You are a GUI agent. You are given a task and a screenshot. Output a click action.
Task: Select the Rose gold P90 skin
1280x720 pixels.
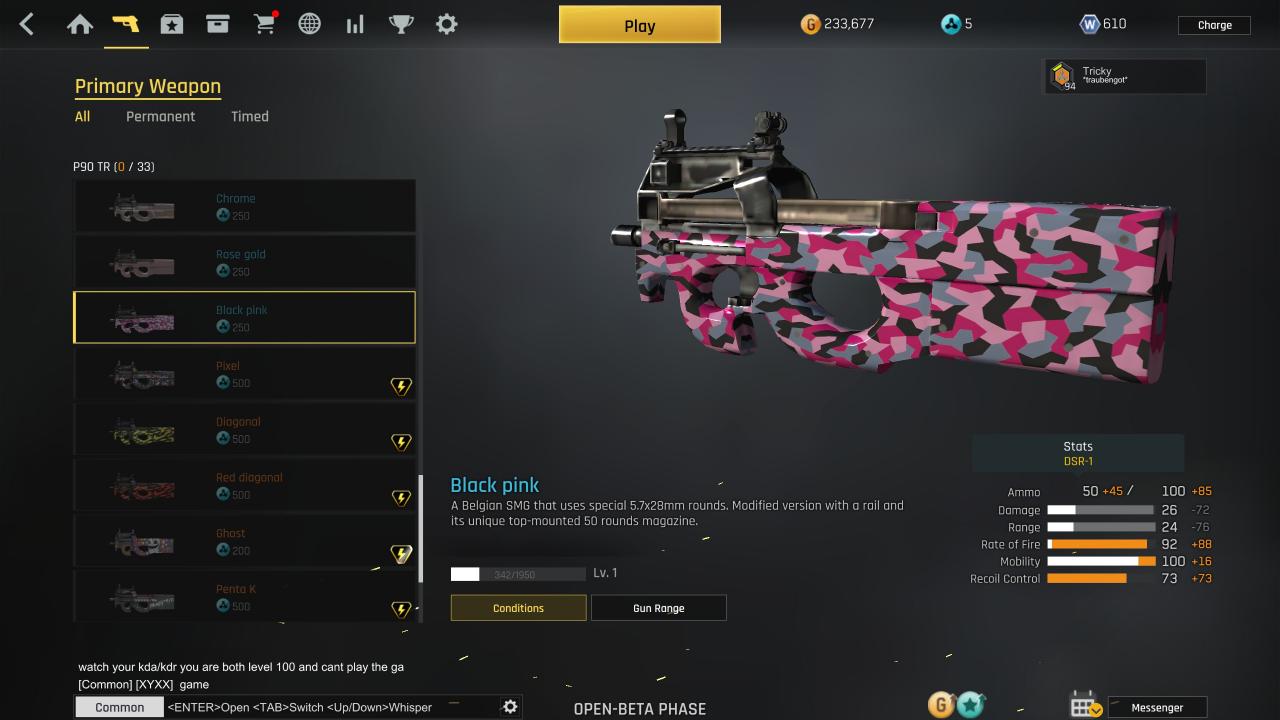(244, 262)
